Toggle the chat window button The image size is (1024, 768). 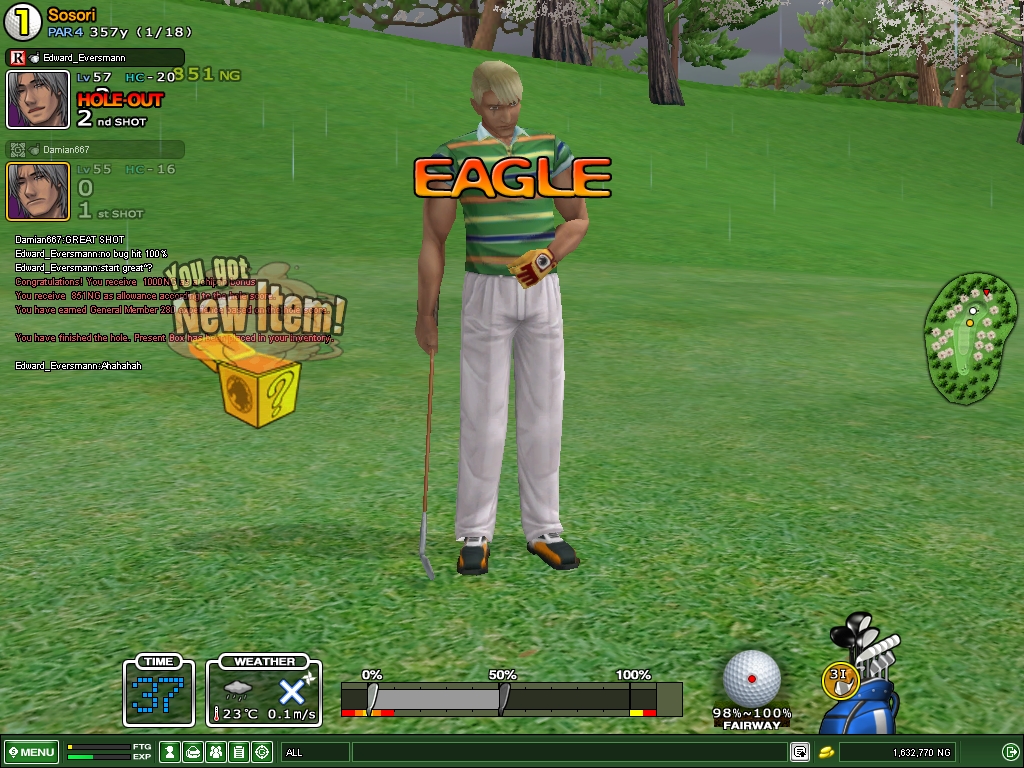point(800,752)
